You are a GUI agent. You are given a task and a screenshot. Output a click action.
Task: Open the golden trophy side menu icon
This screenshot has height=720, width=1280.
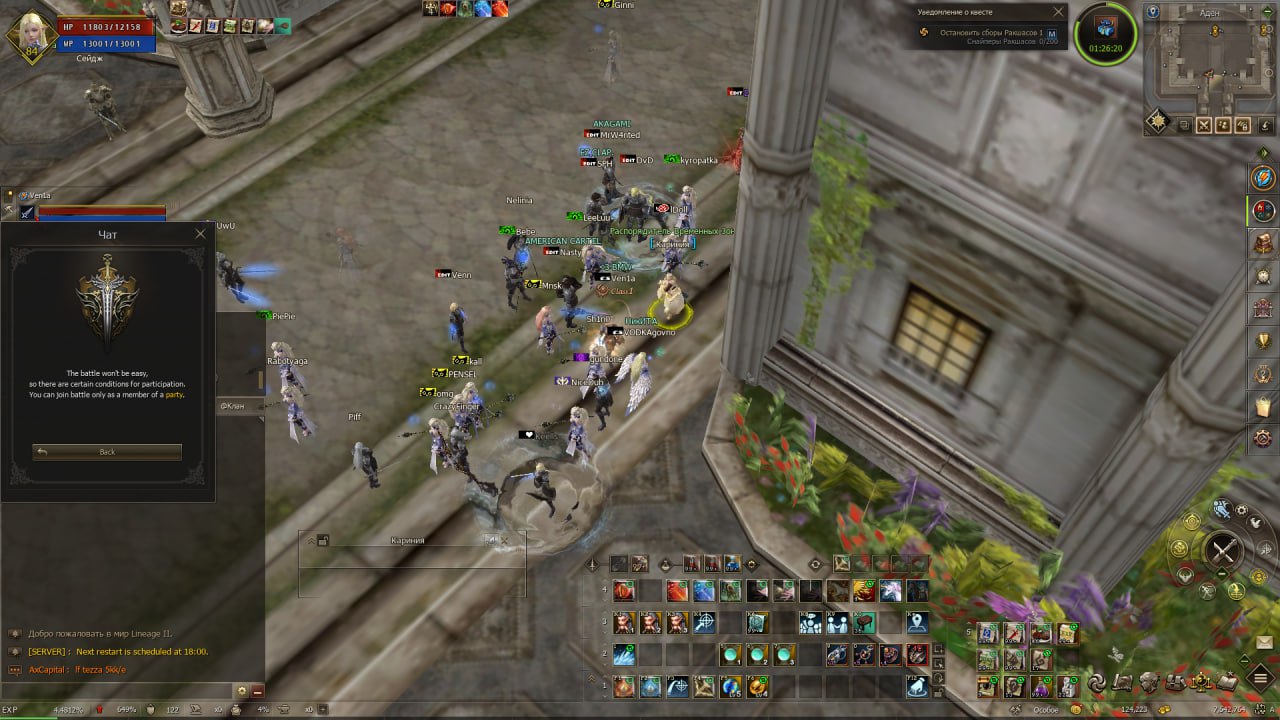click(1264, 340)
